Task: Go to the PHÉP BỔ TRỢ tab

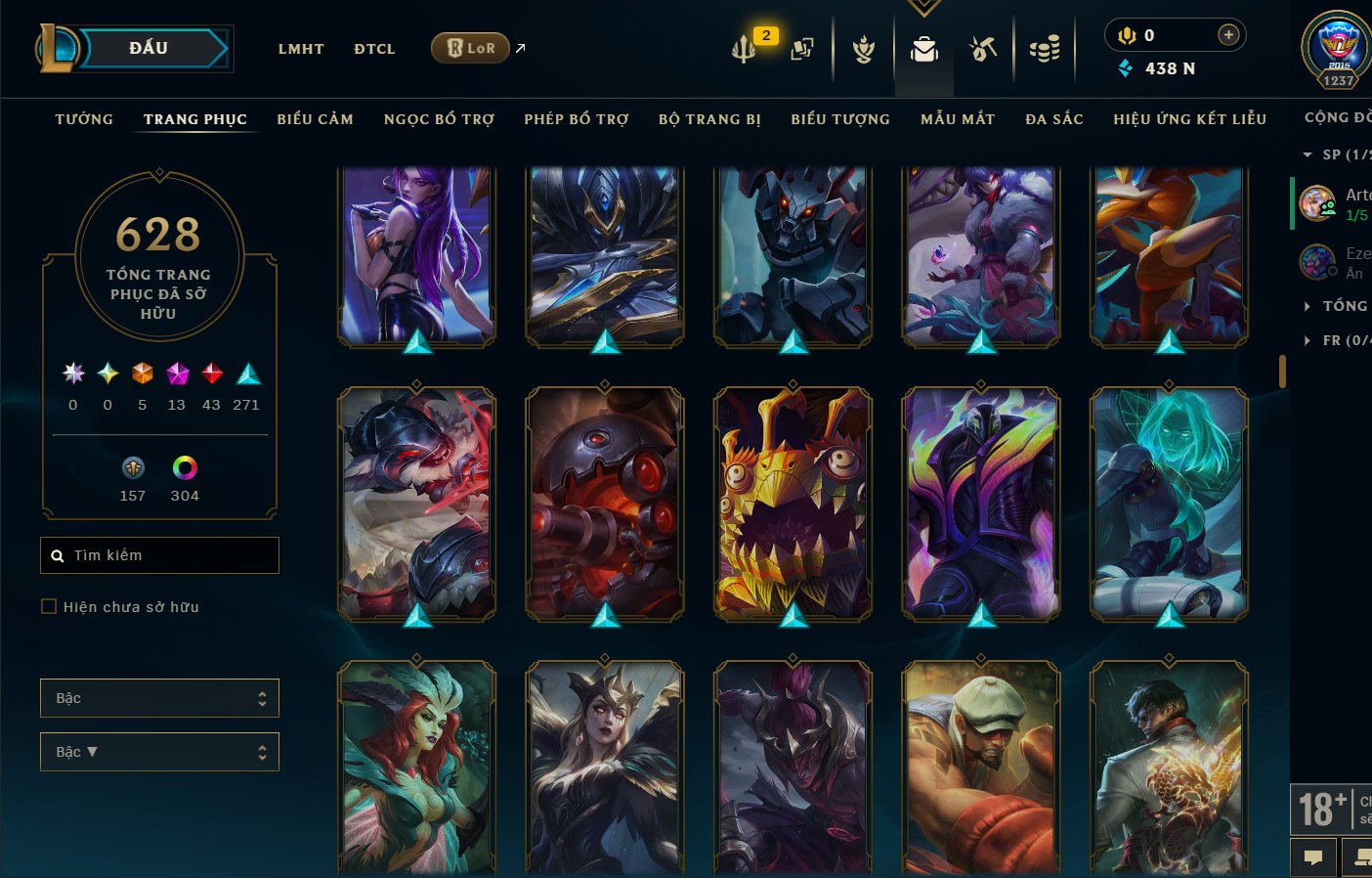Action: (577, 119)
